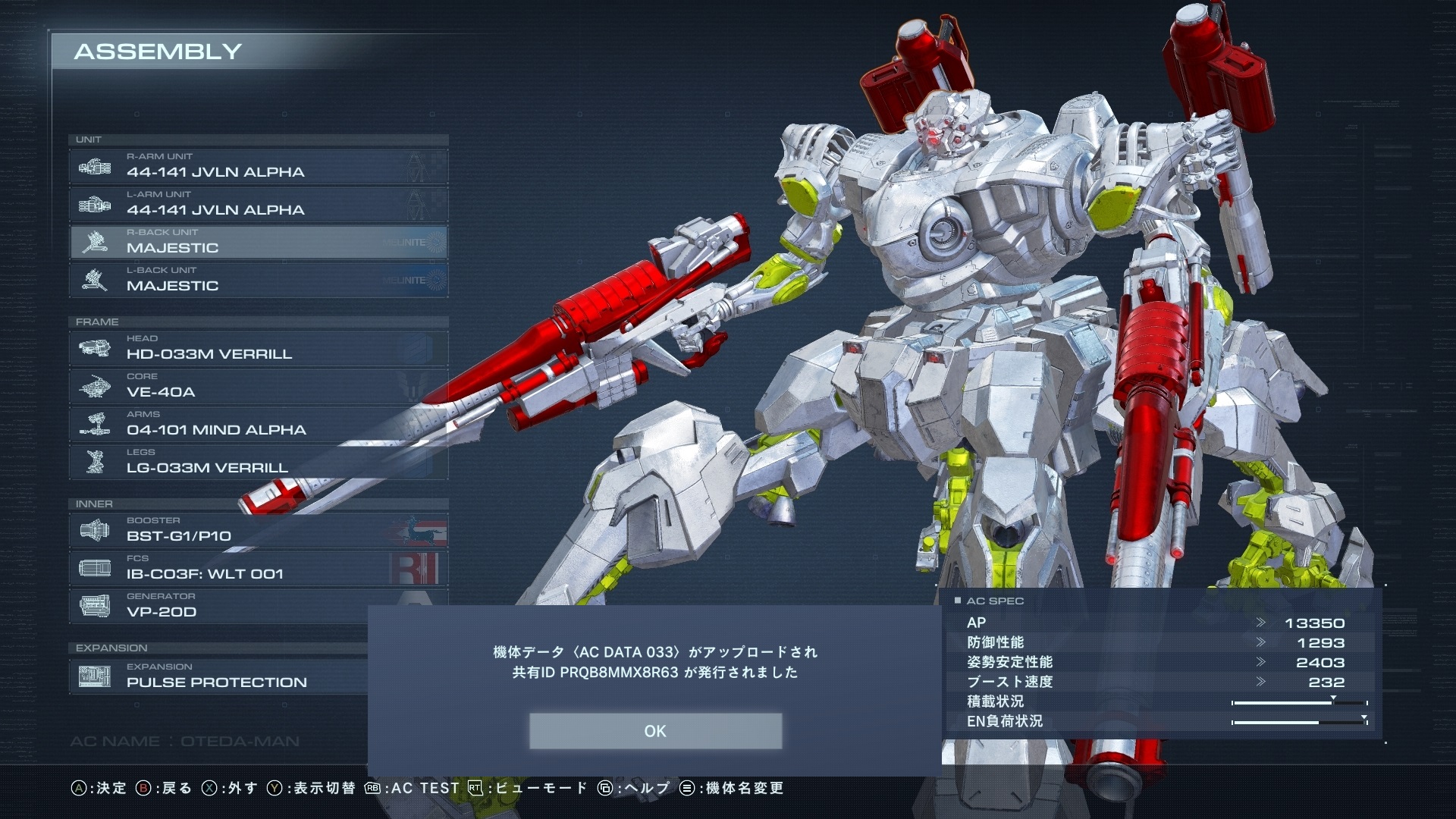Select the L-ARM UNIT 44-141 JVLN ALPHA slot

258,204
